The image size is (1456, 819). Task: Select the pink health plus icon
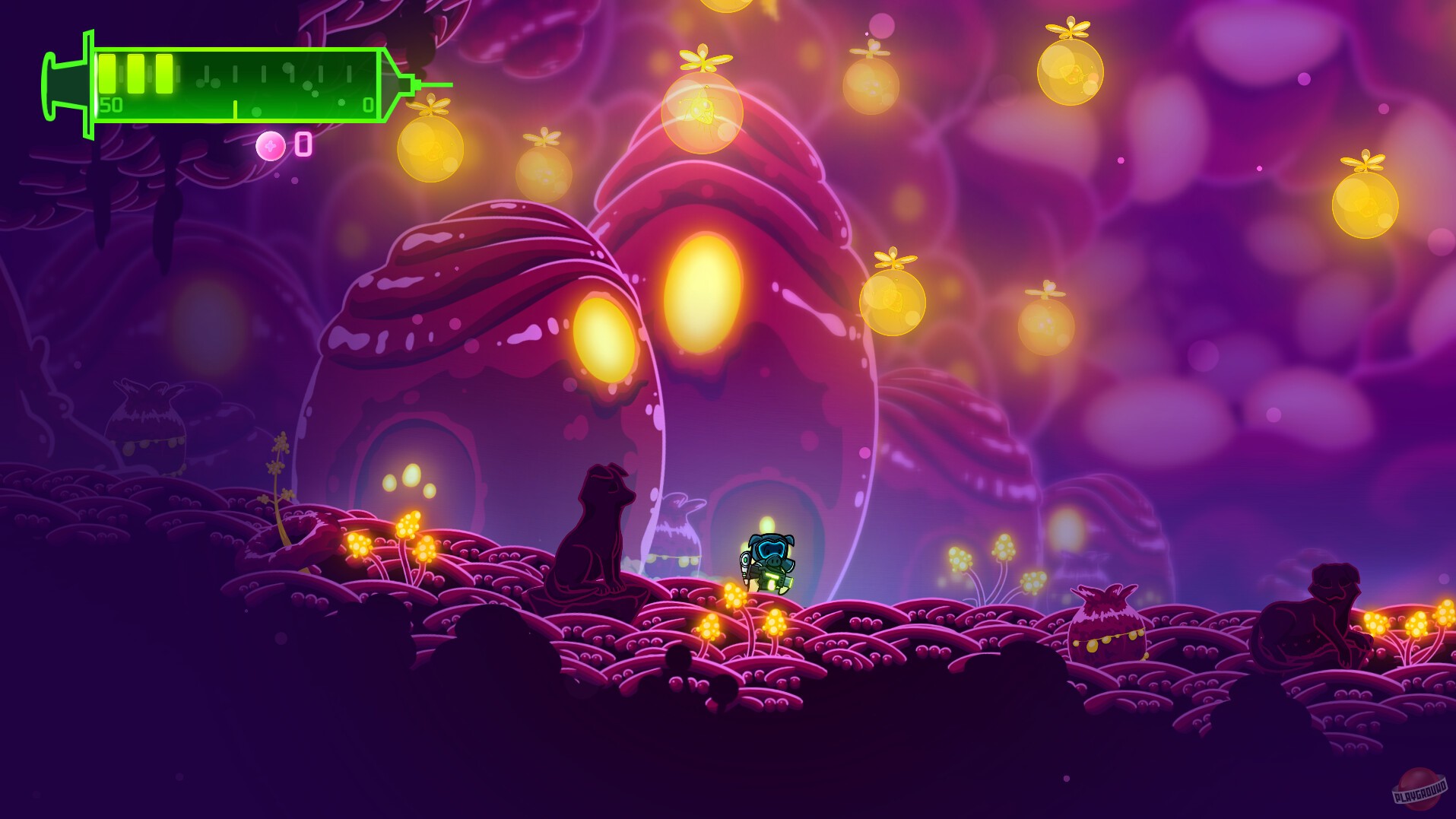[271, 144]
